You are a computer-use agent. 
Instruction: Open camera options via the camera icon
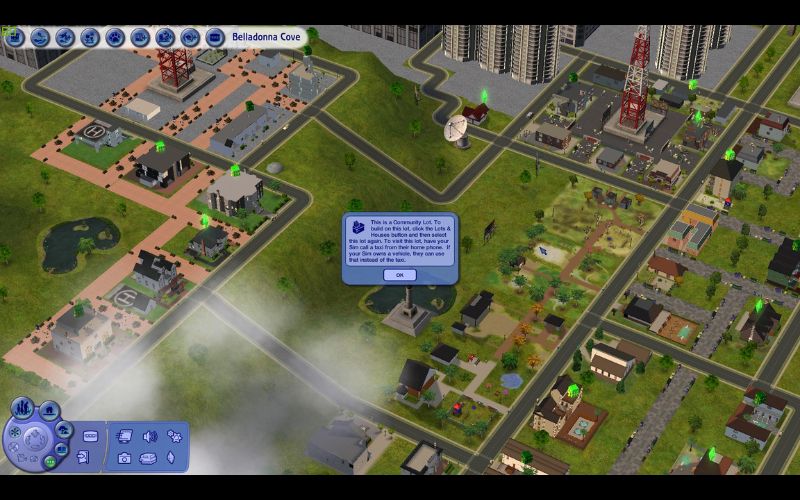[125, 458]
